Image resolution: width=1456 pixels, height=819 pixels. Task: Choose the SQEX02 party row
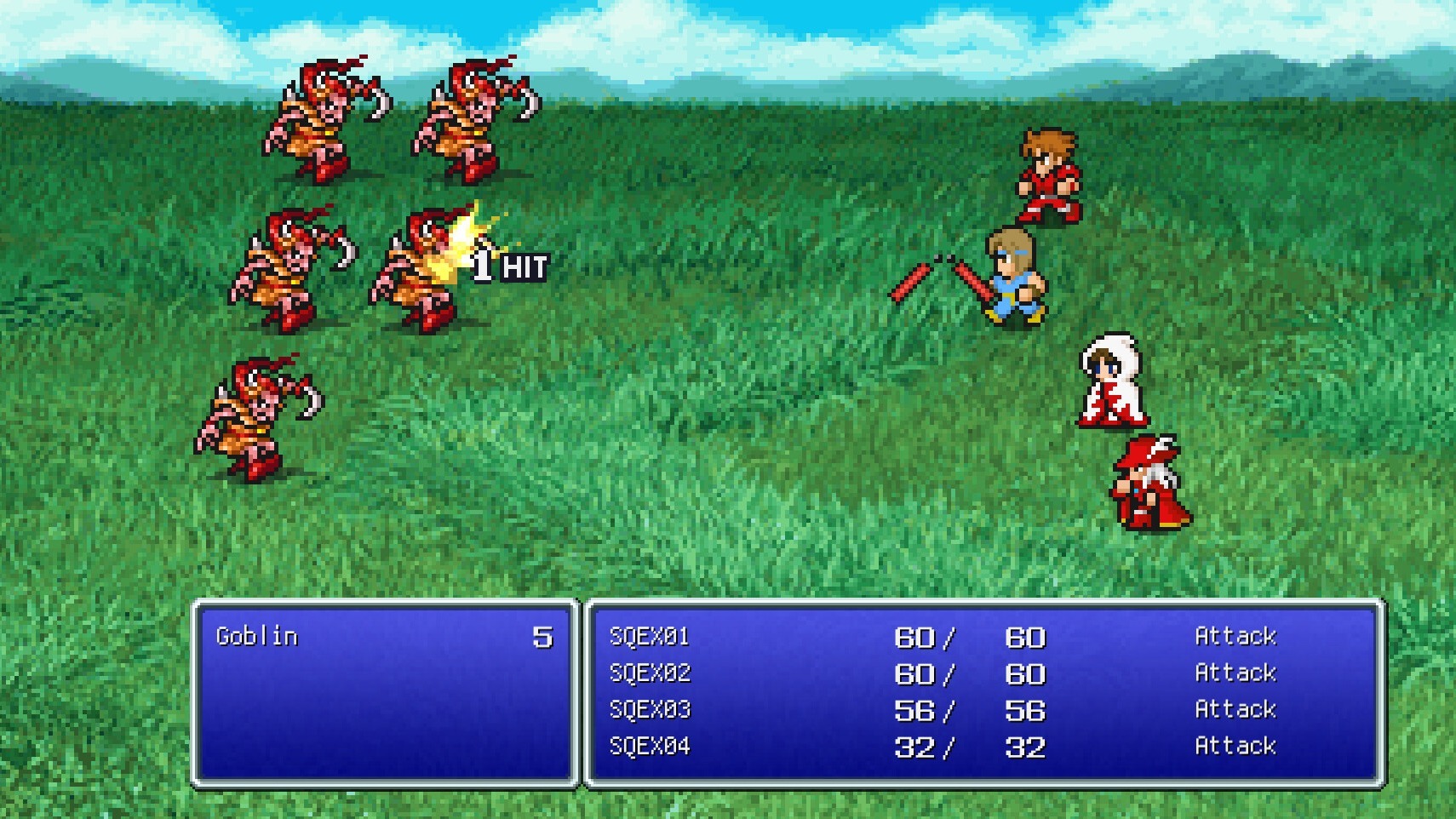click(650, 673)
